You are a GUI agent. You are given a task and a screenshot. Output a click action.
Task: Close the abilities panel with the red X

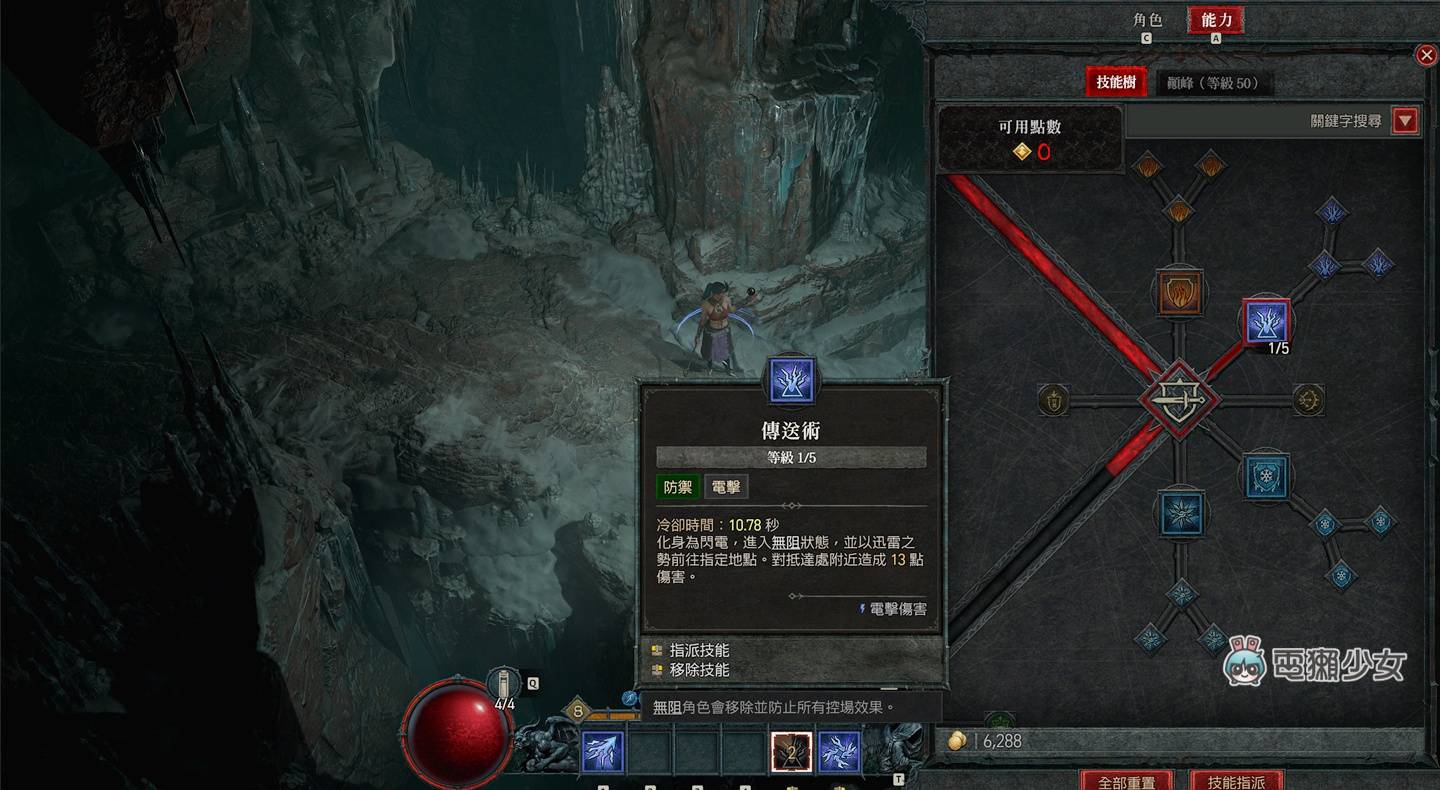pos(1427,55)
